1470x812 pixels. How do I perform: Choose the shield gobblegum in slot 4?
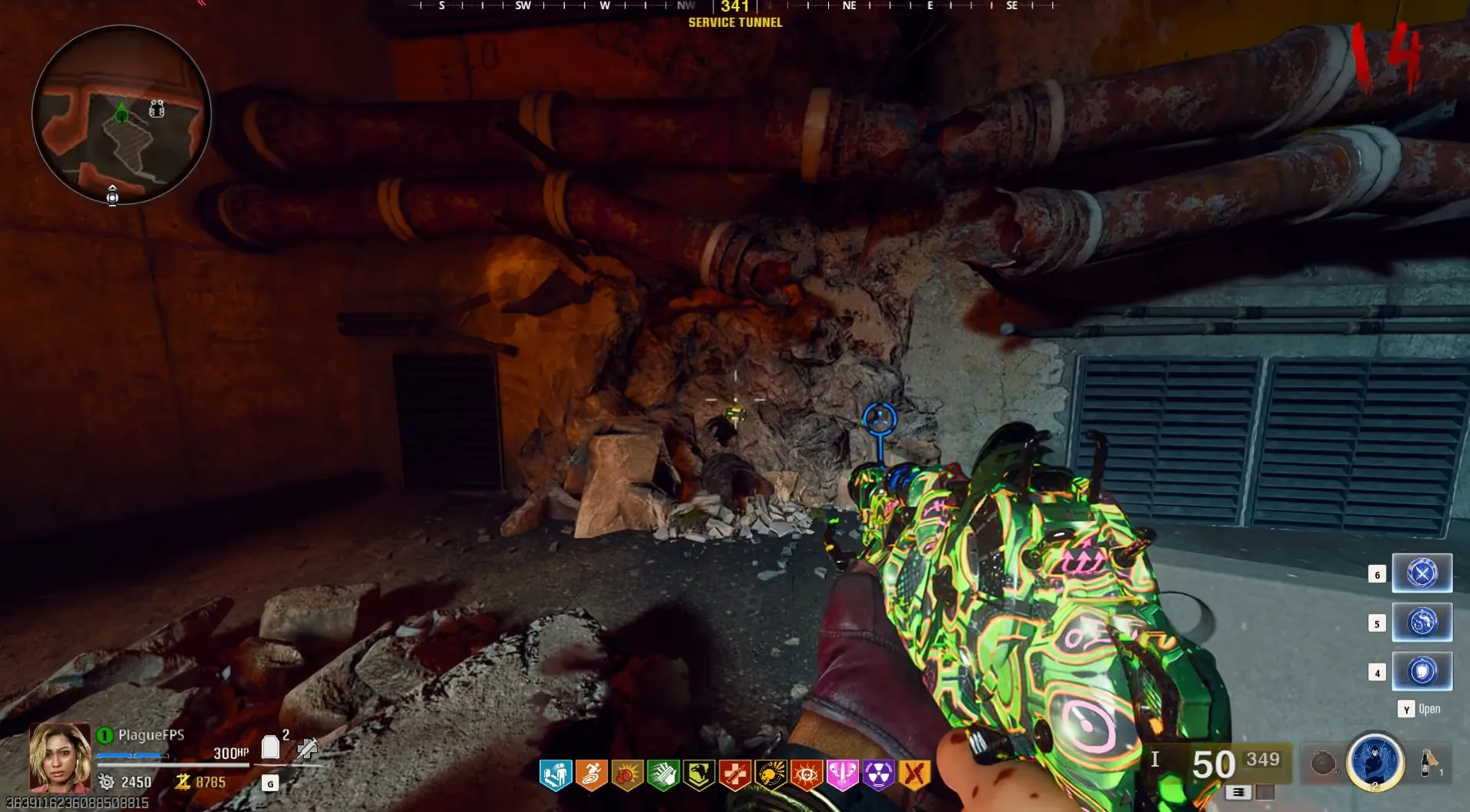pos(1422,671)
